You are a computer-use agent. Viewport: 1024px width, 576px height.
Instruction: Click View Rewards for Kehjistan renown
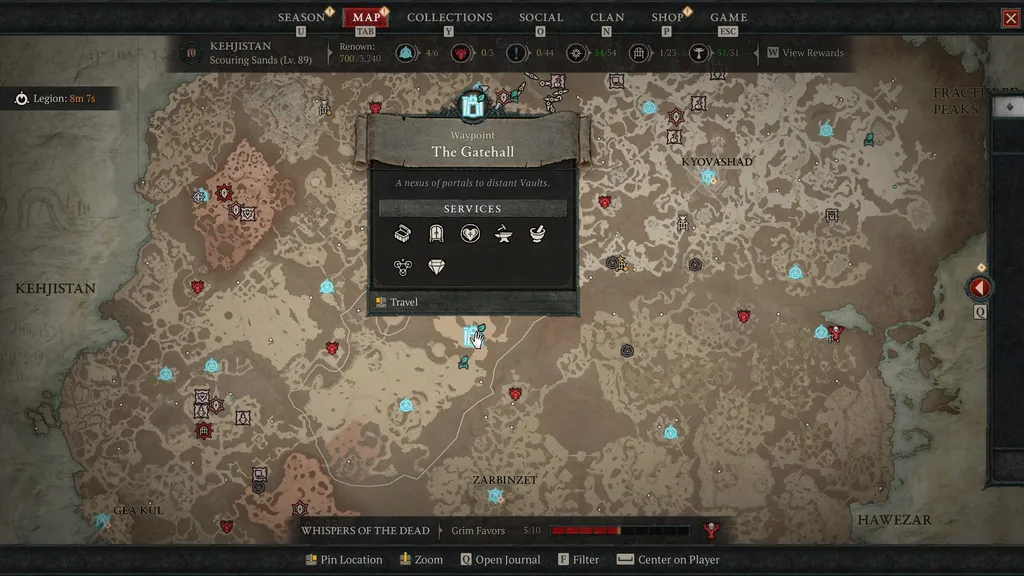pos(805,53)
